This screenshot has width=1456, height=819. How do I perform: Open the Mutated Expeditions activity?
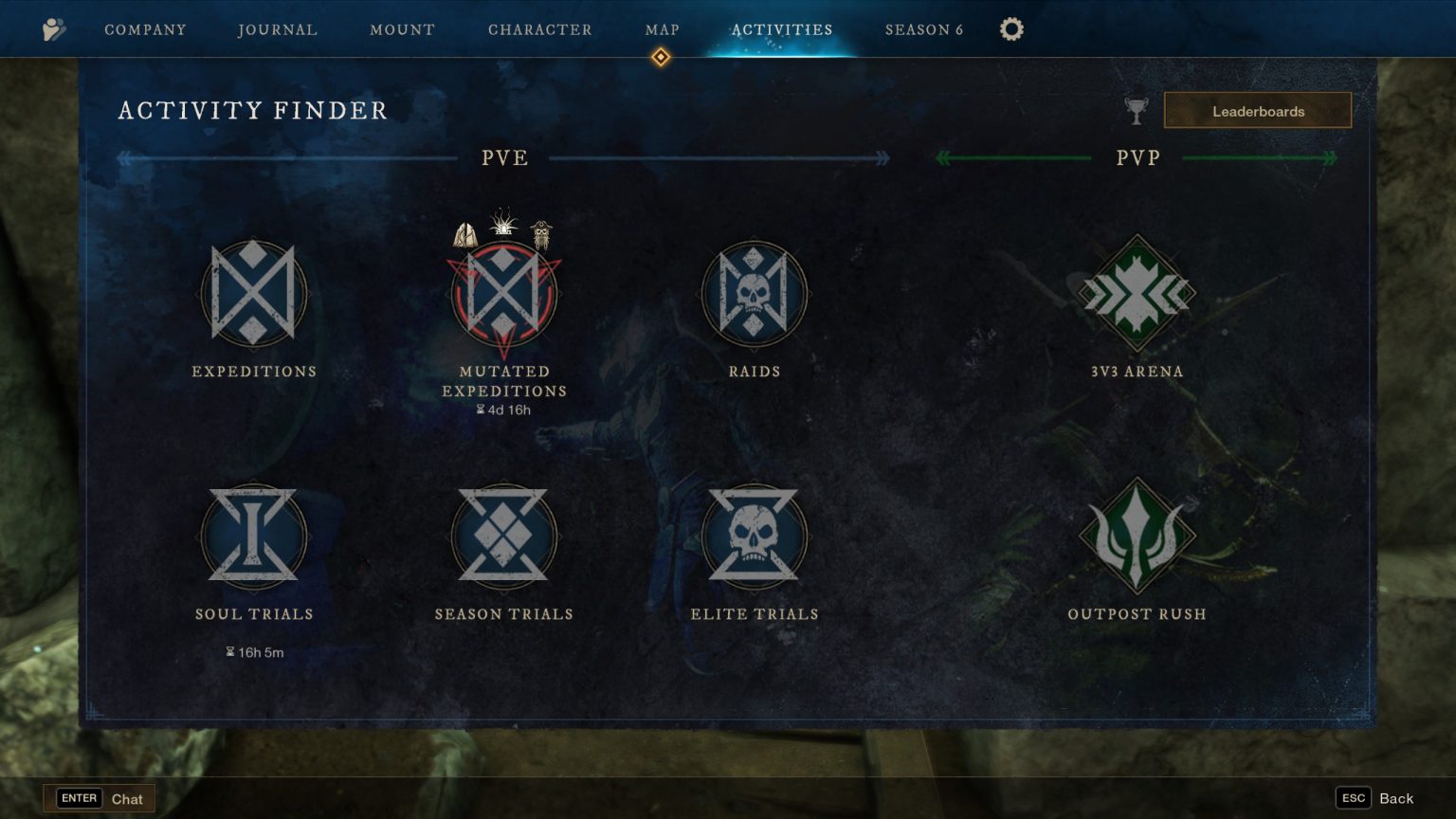tap(503, 294)
